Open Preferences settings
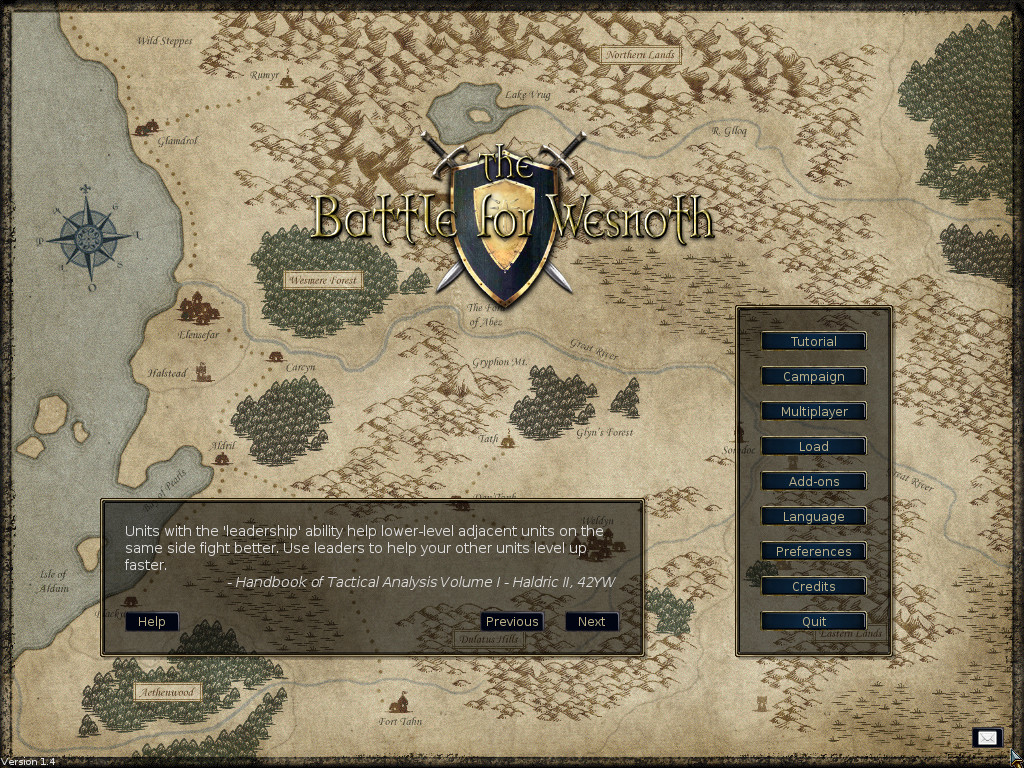Screen dimensions: 1024x768 [x=813, y=552]
